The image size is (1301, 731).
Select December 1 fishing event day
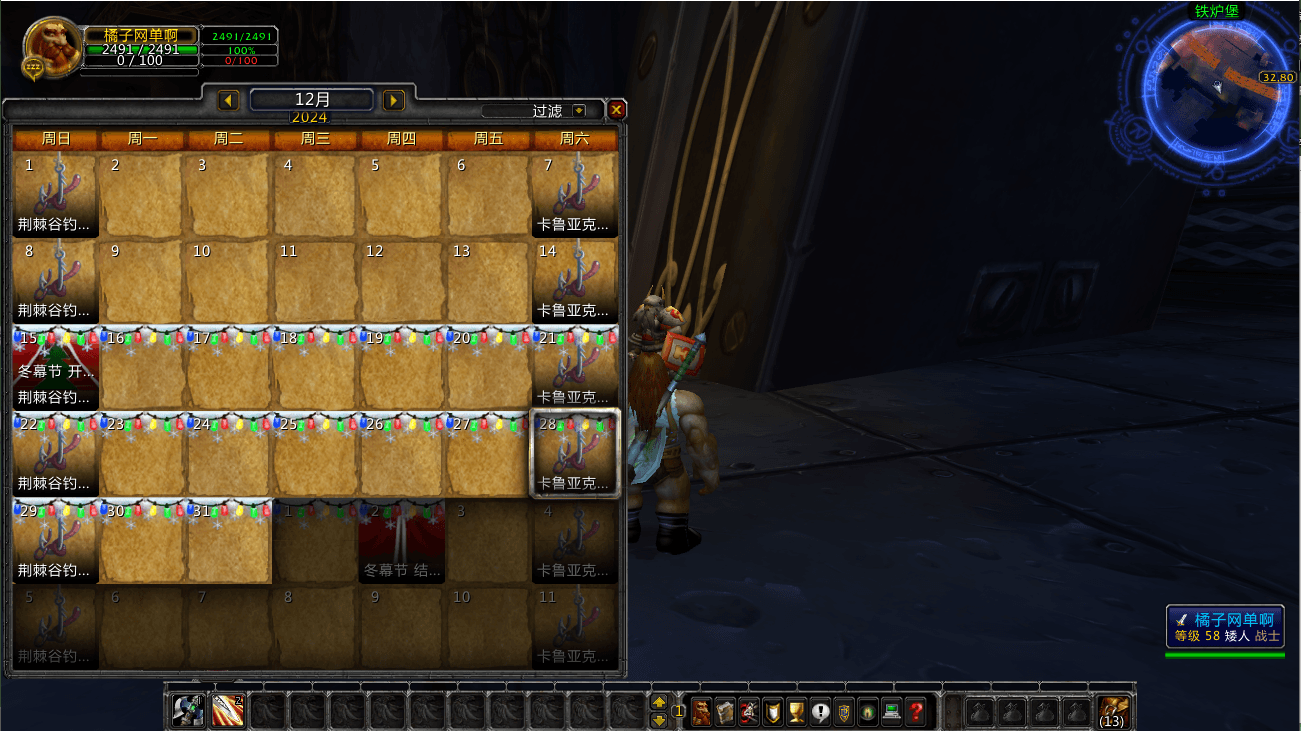tap(55, 194)
